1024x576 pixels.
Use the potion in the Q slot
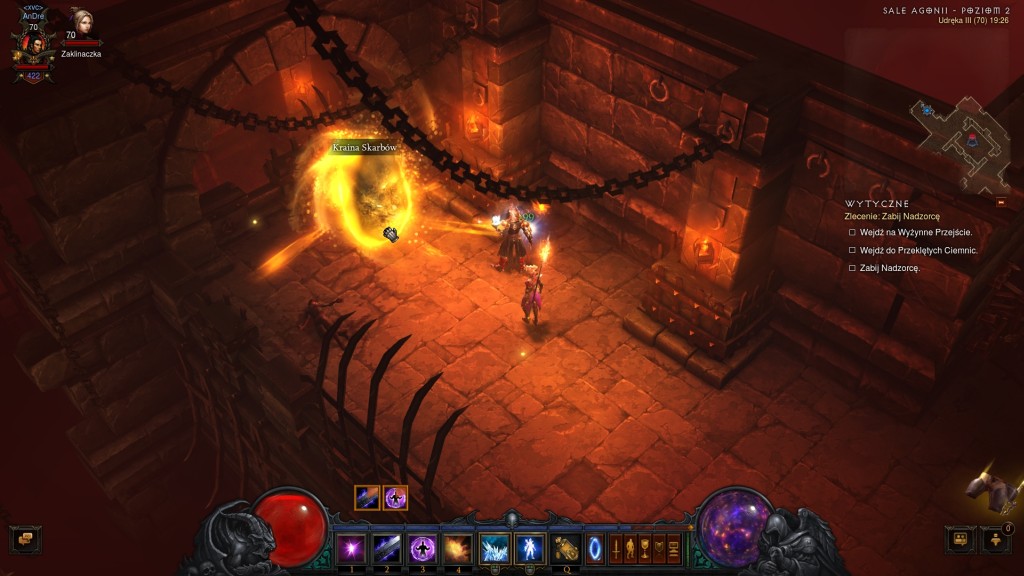[x=567, y=548]
